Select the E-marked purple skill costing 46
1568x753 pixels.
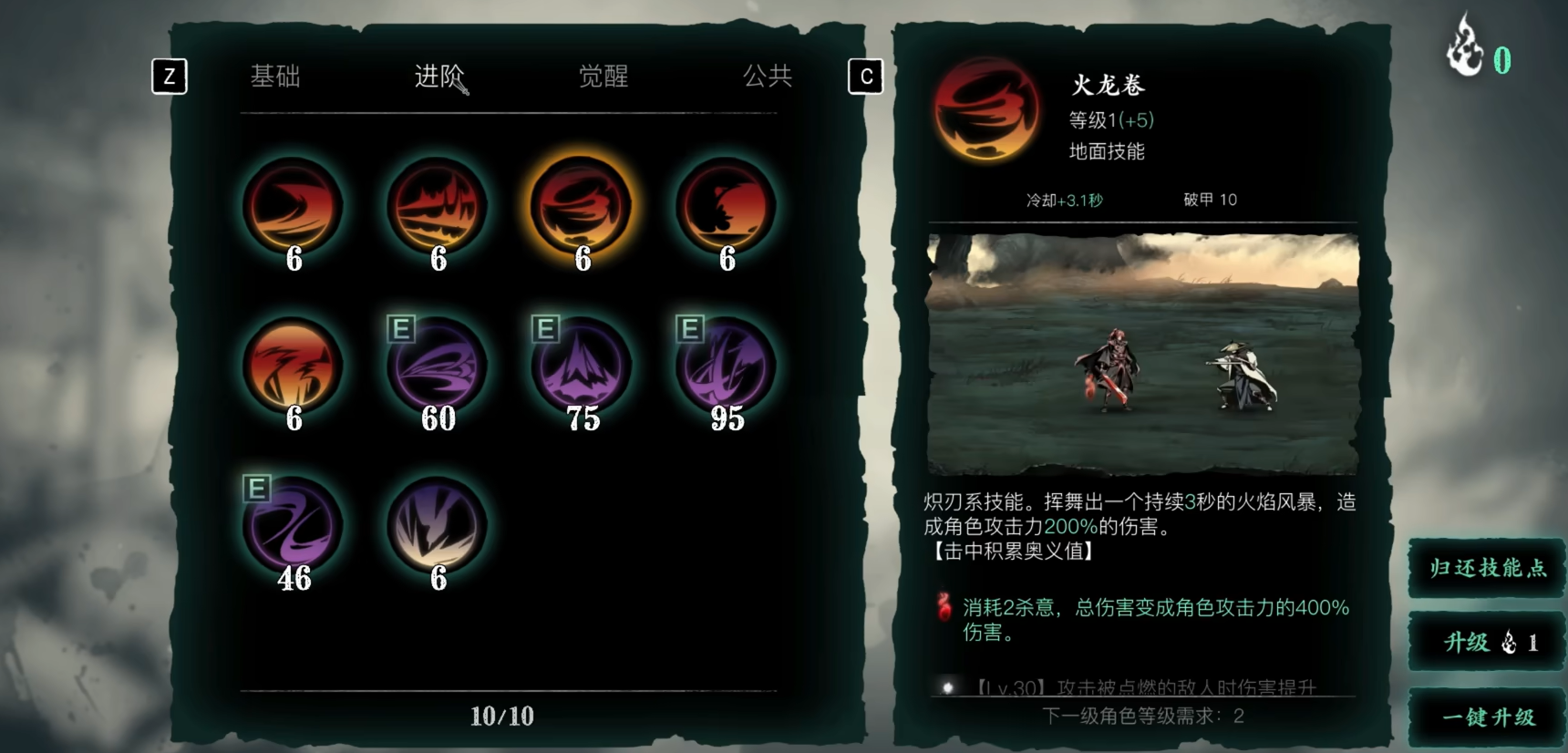tap(294, 527)
